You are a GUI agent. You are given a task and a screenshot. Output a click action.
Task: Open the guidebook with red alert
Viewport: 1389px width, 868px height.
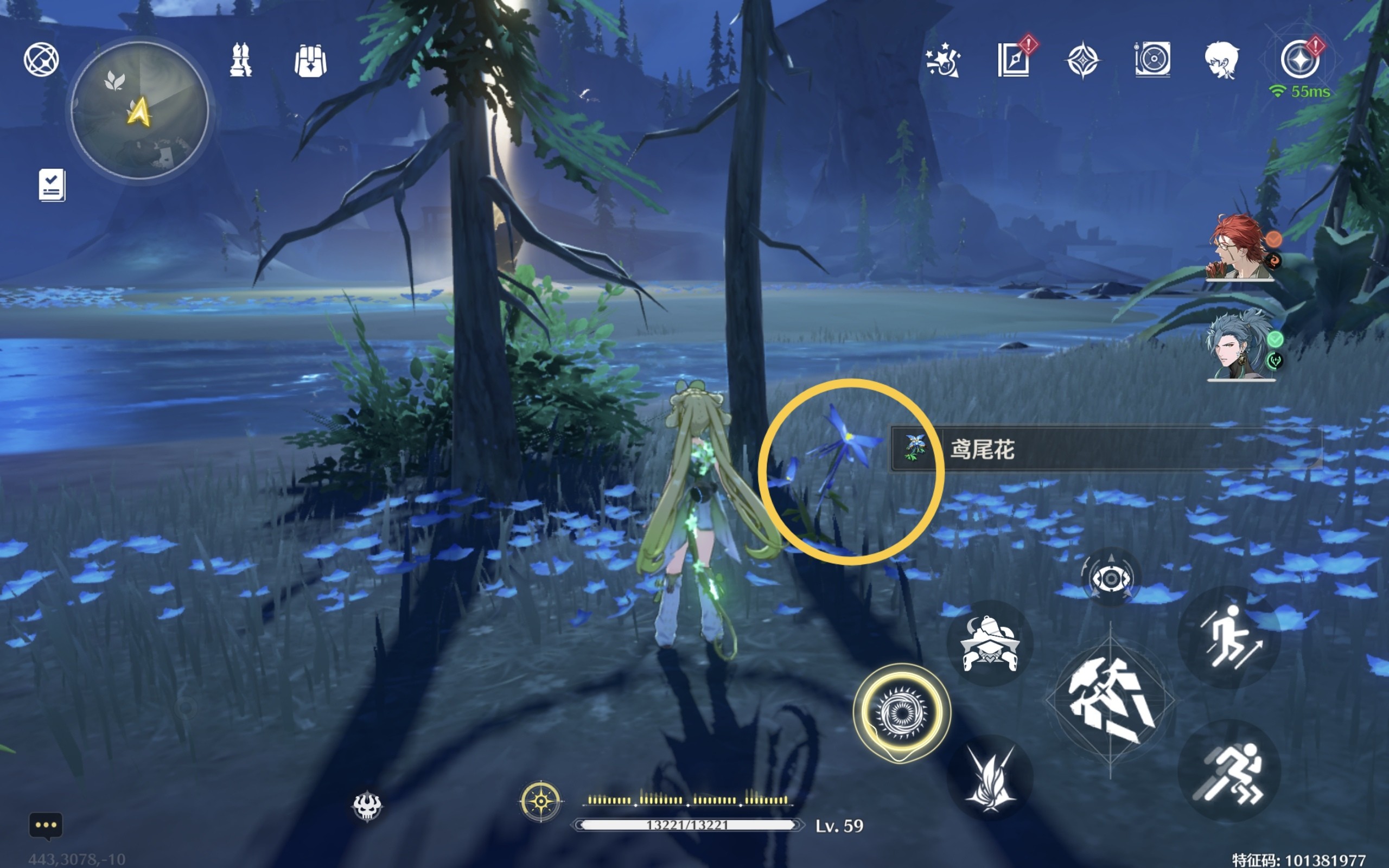coord(1013,59)
